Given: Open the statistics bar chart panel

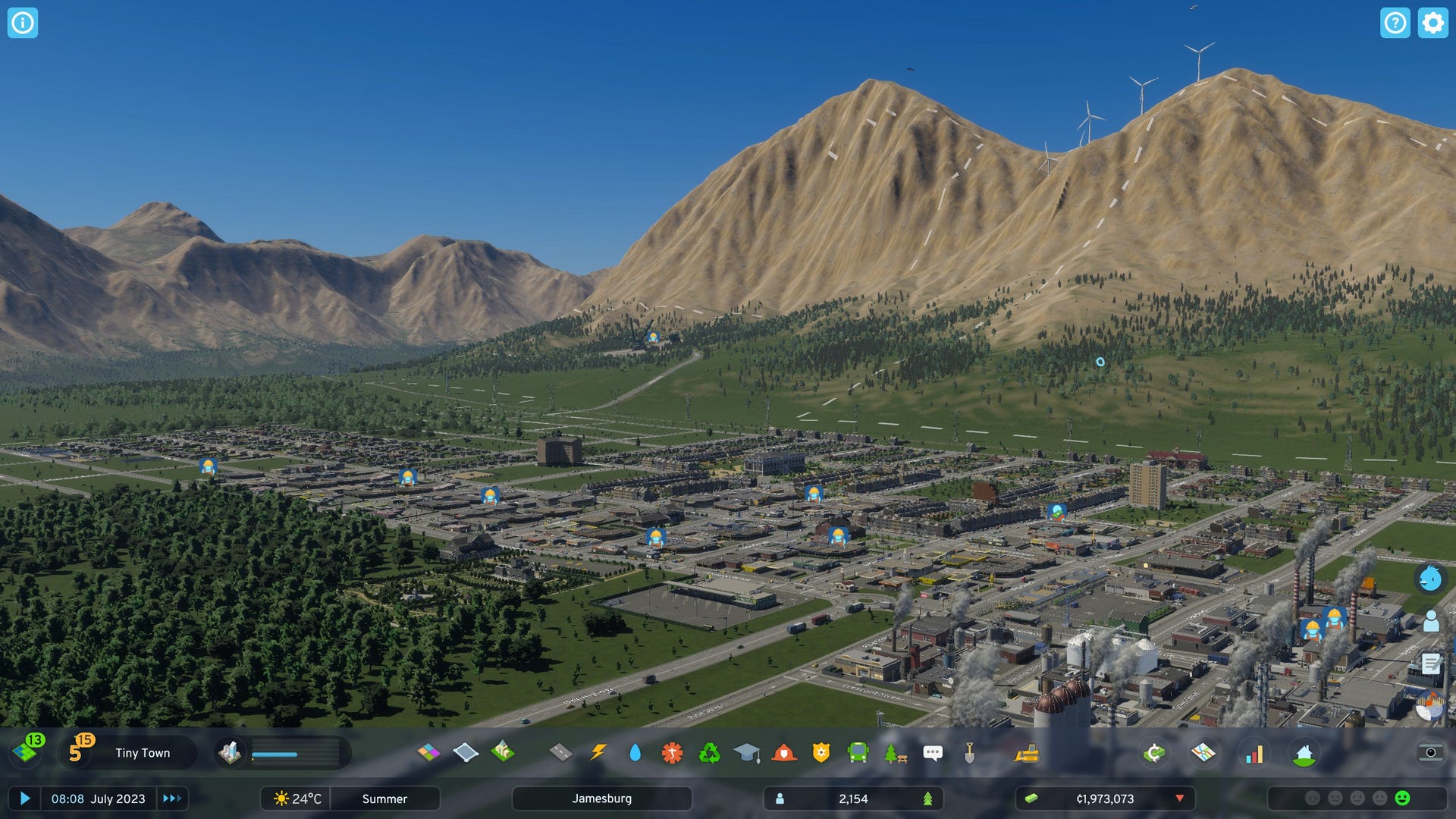Looking at the screenshot, I should pos(1254,753).
